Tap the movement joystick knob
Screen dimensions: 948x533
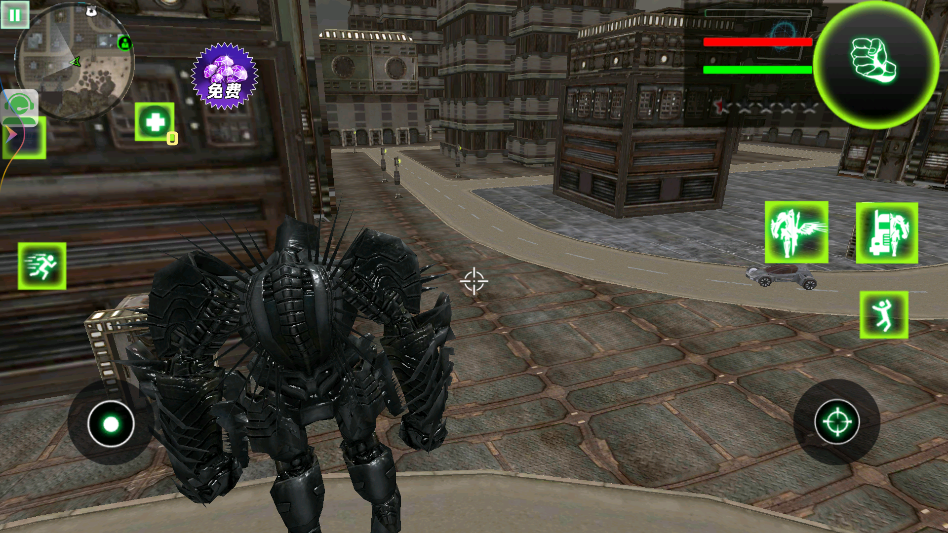(x=110, y=424)
